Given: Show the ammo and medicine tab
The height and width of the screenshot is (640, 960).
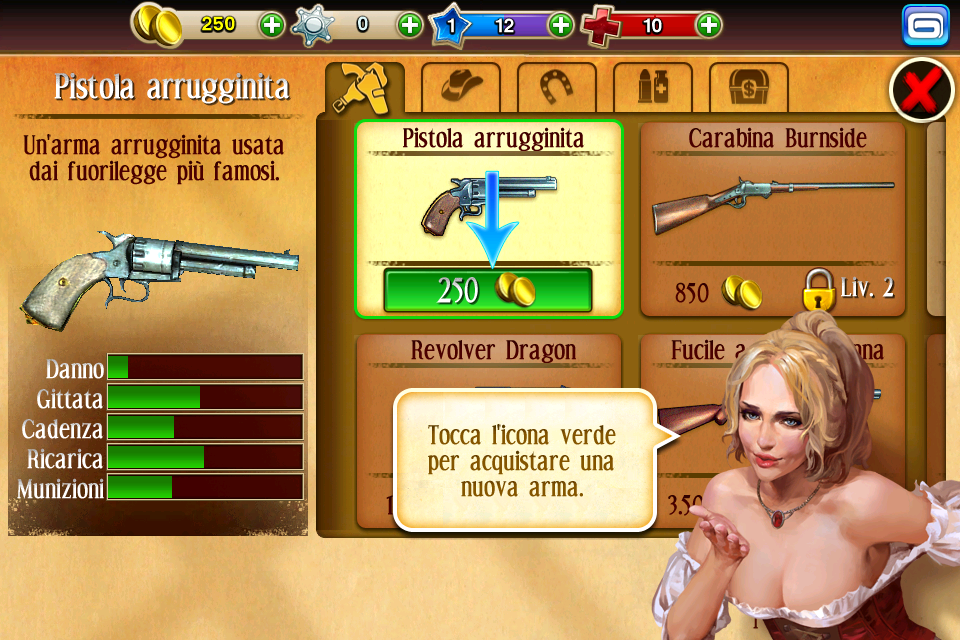Looking at the screenshot, I should pyautogui.click(x=652, y=88).
